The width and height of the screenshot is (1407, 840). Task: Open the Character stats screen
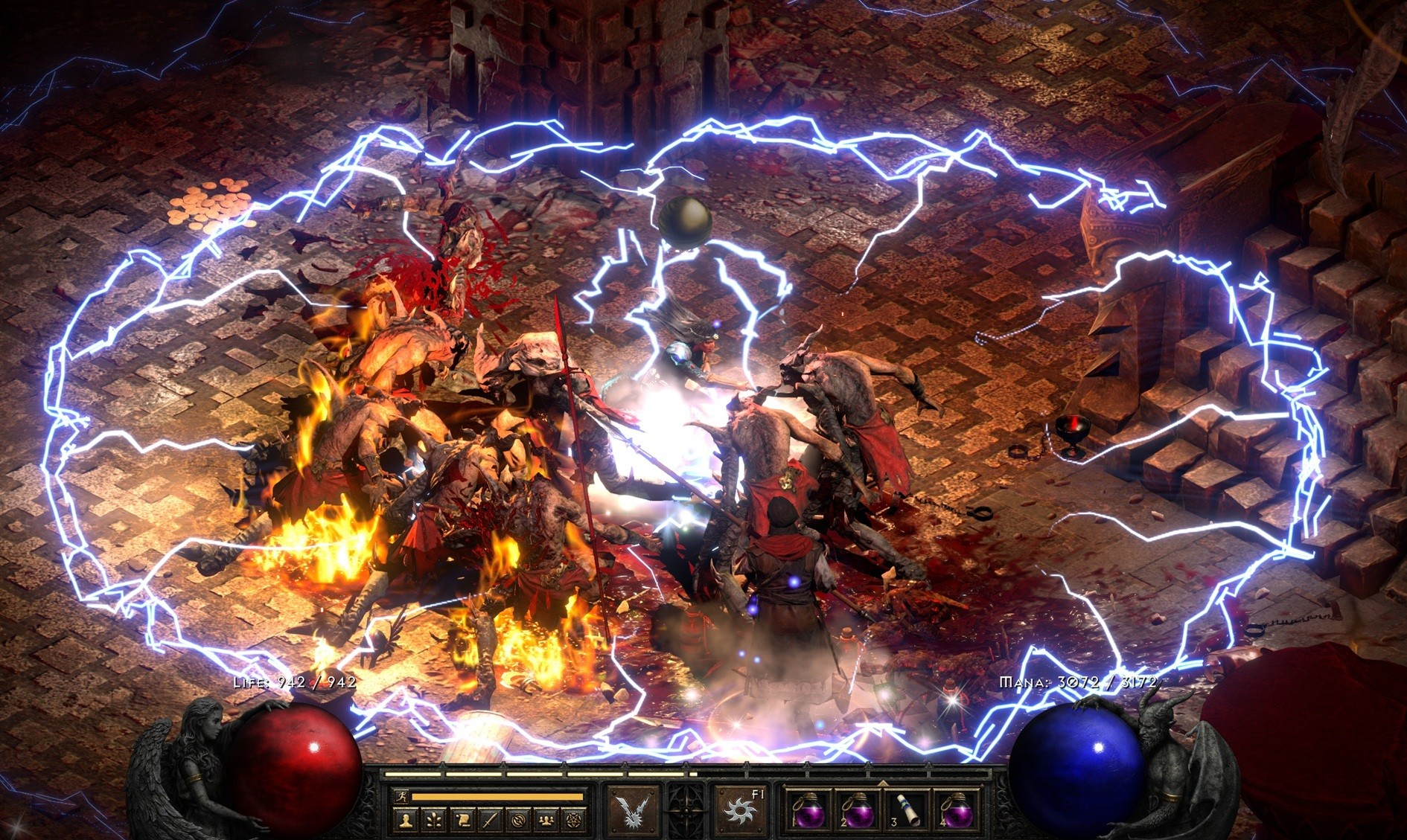click(406, 820)
